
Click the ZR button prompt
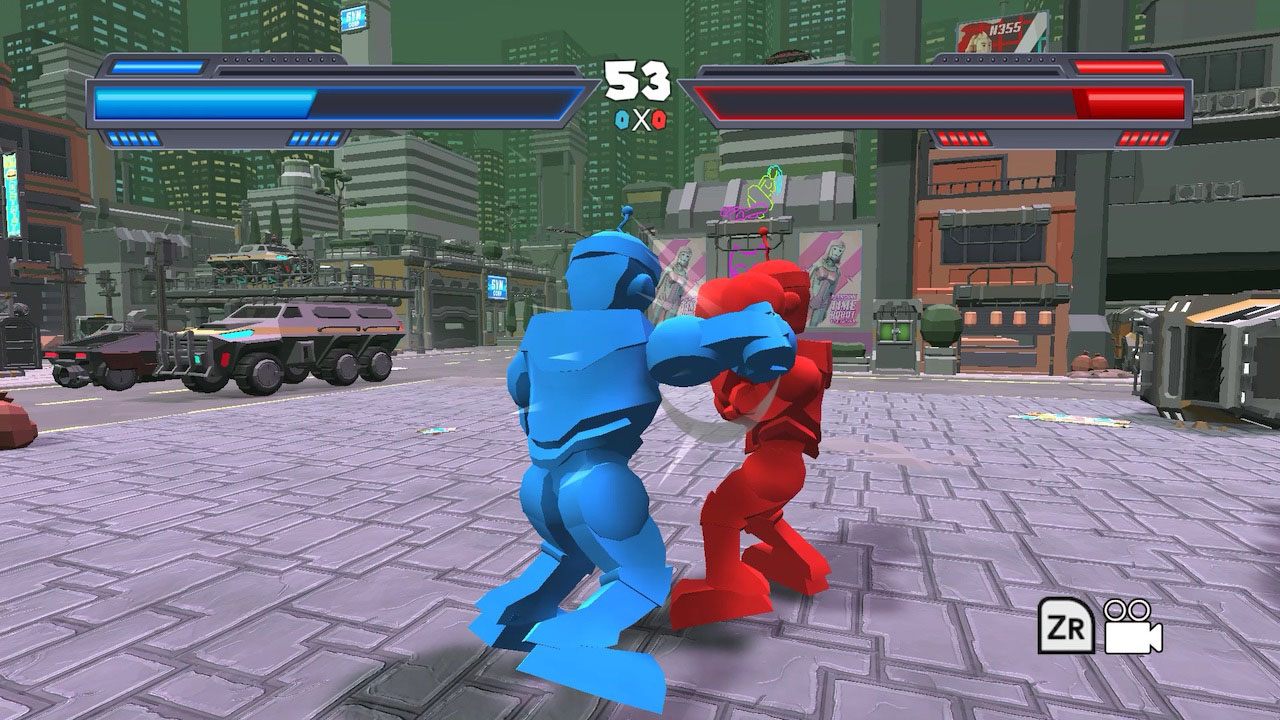click(x=1067, y=625)
